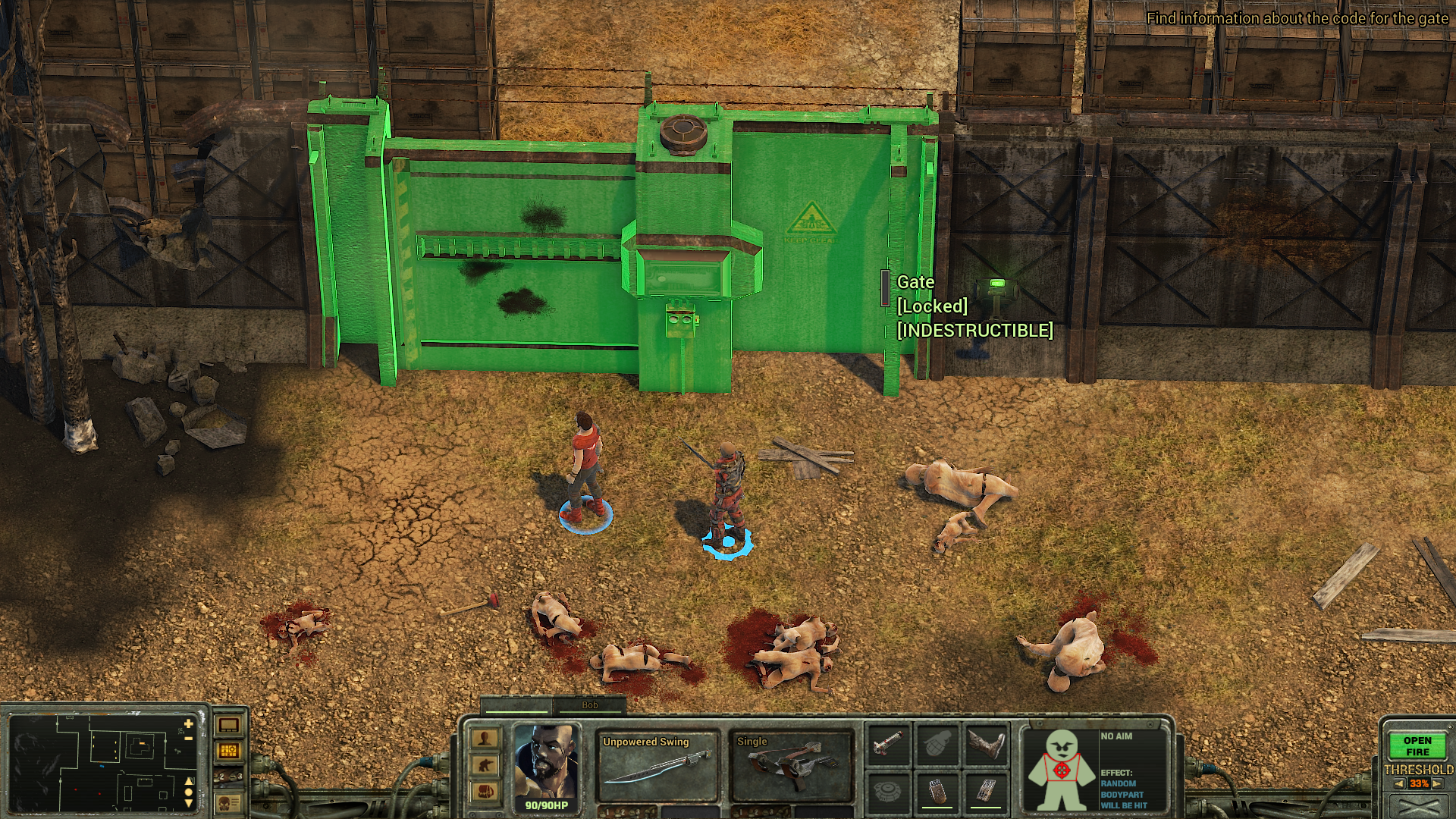This screenshot has height=819, width=1456.
Task: Move minimap floor up with up arrow
Action: pyautogui.click(x=189, y=780)
